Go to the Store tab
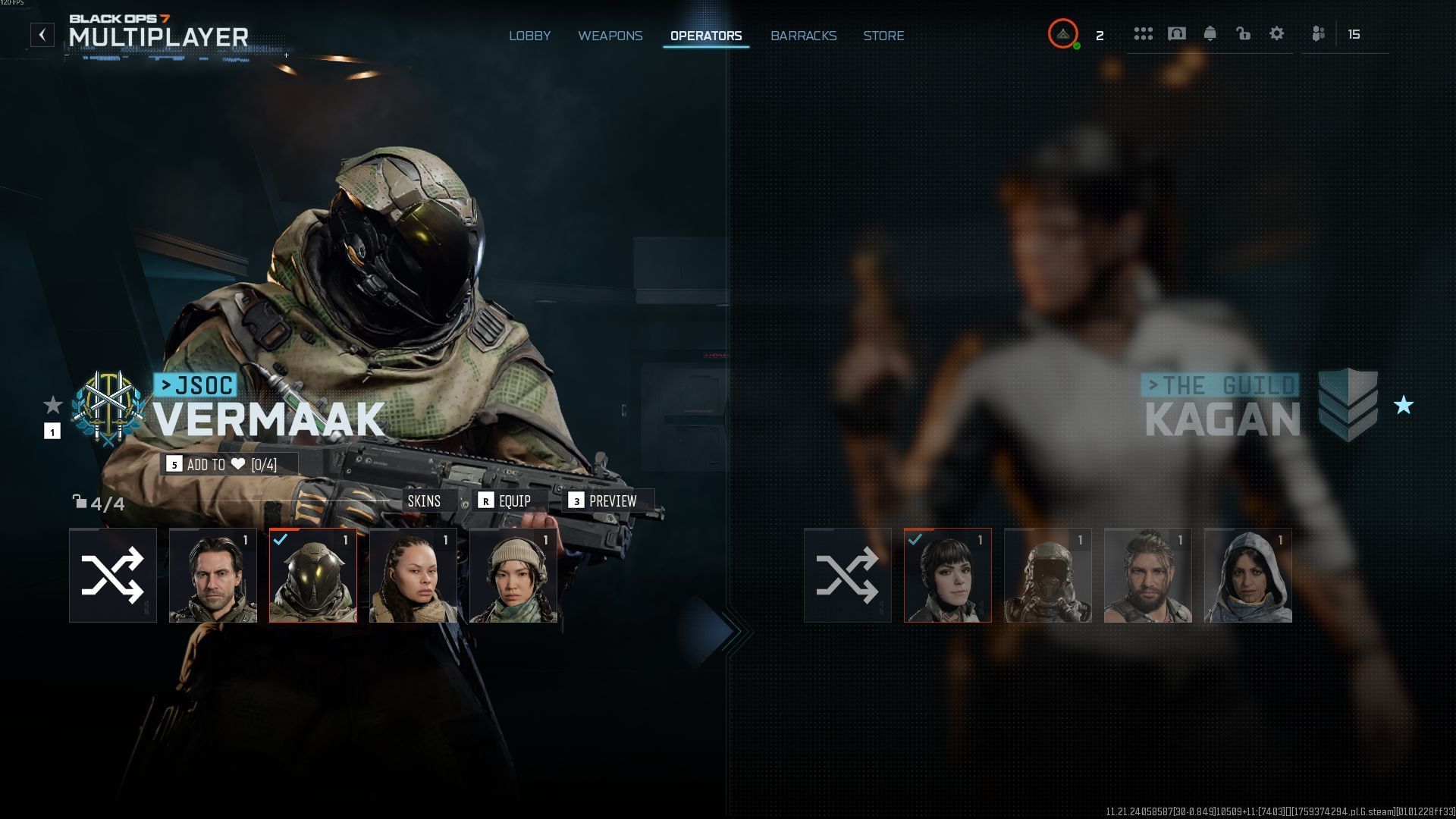 coord(883,36)
